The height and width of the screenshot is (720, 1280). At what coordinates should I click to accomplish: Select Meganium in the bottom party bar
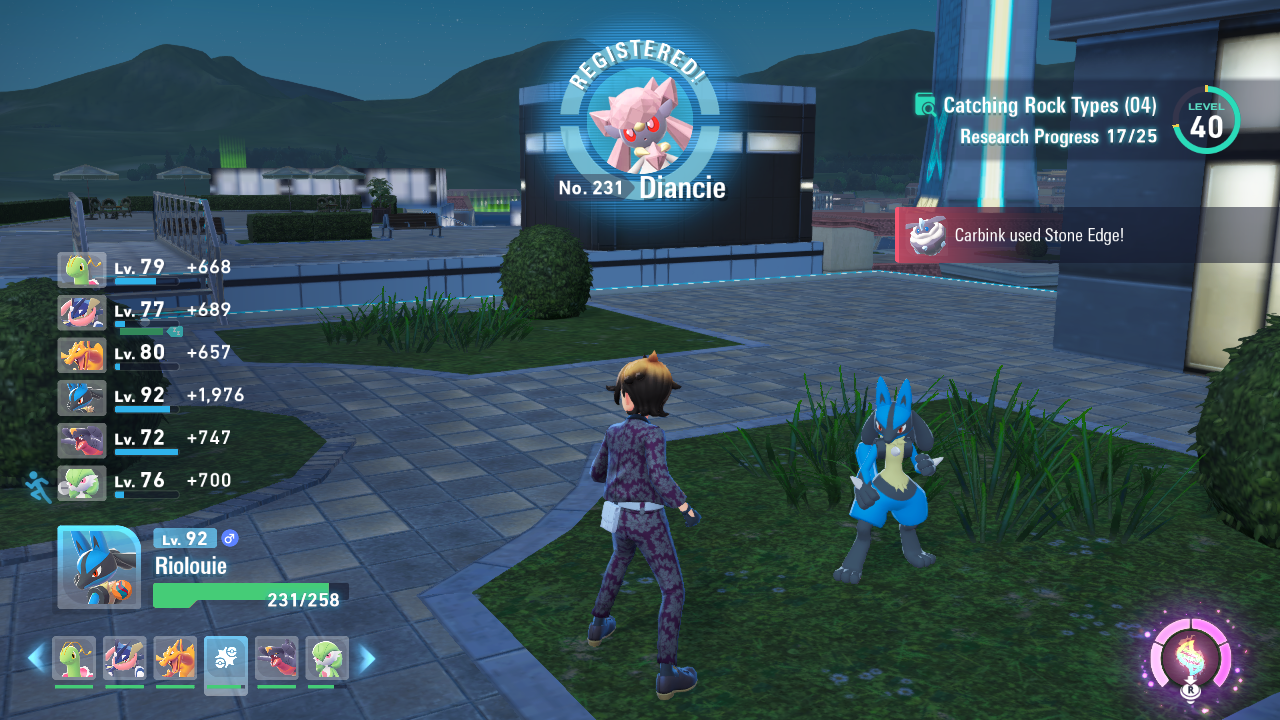(x=74, y=658)
